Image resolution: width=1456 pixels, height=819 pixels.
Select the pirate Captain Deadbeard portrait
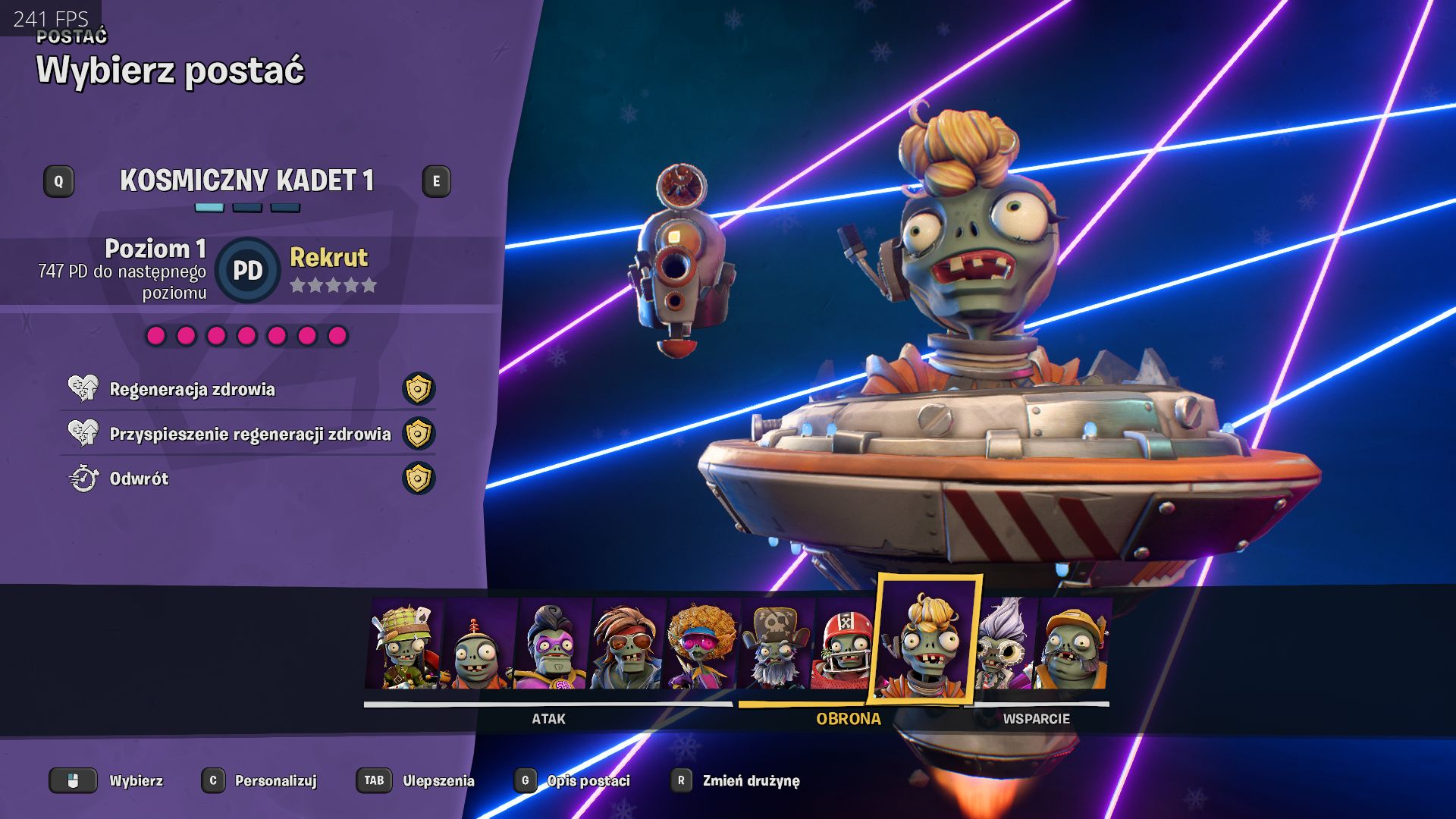click(x=775, y=645)
